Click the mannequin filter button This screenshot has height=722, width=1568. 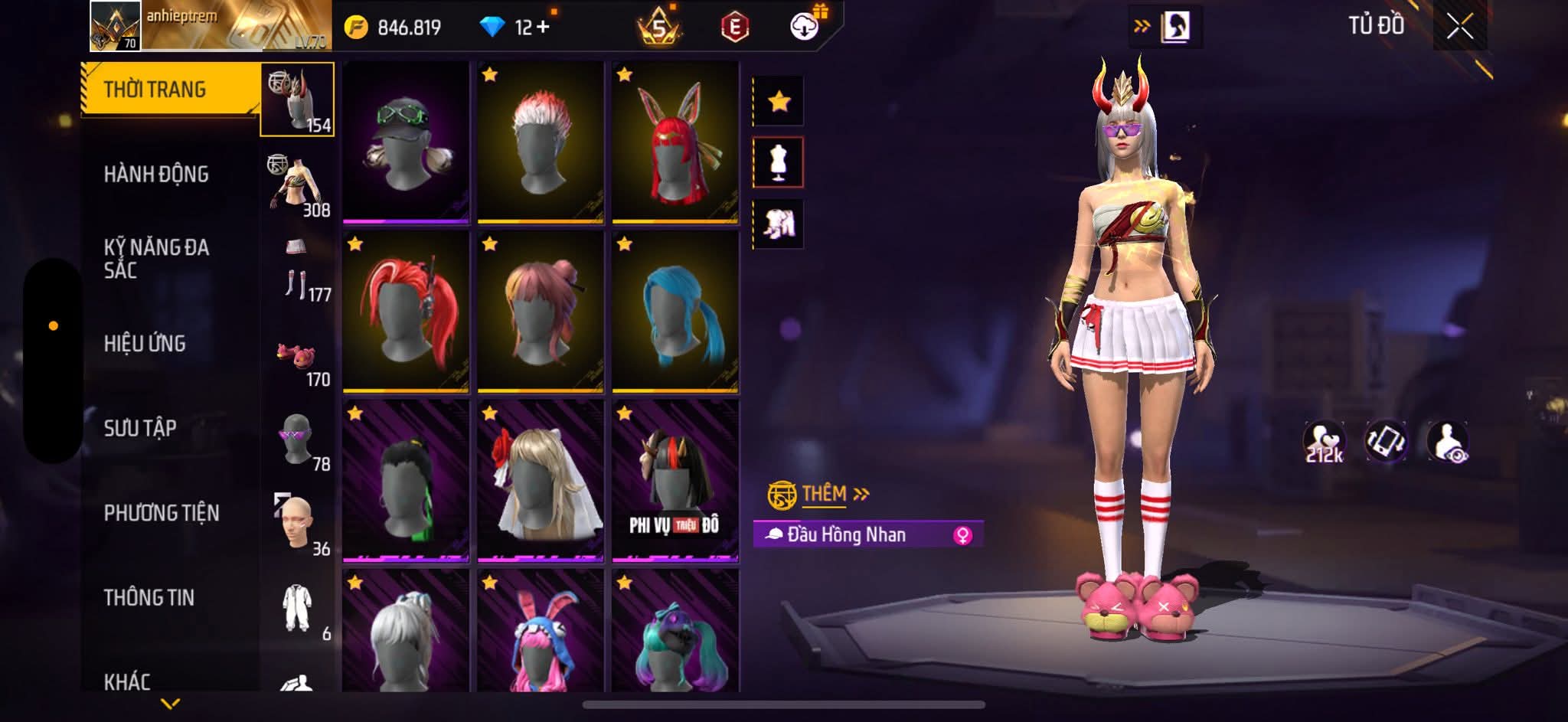click(x=779, y=162)
